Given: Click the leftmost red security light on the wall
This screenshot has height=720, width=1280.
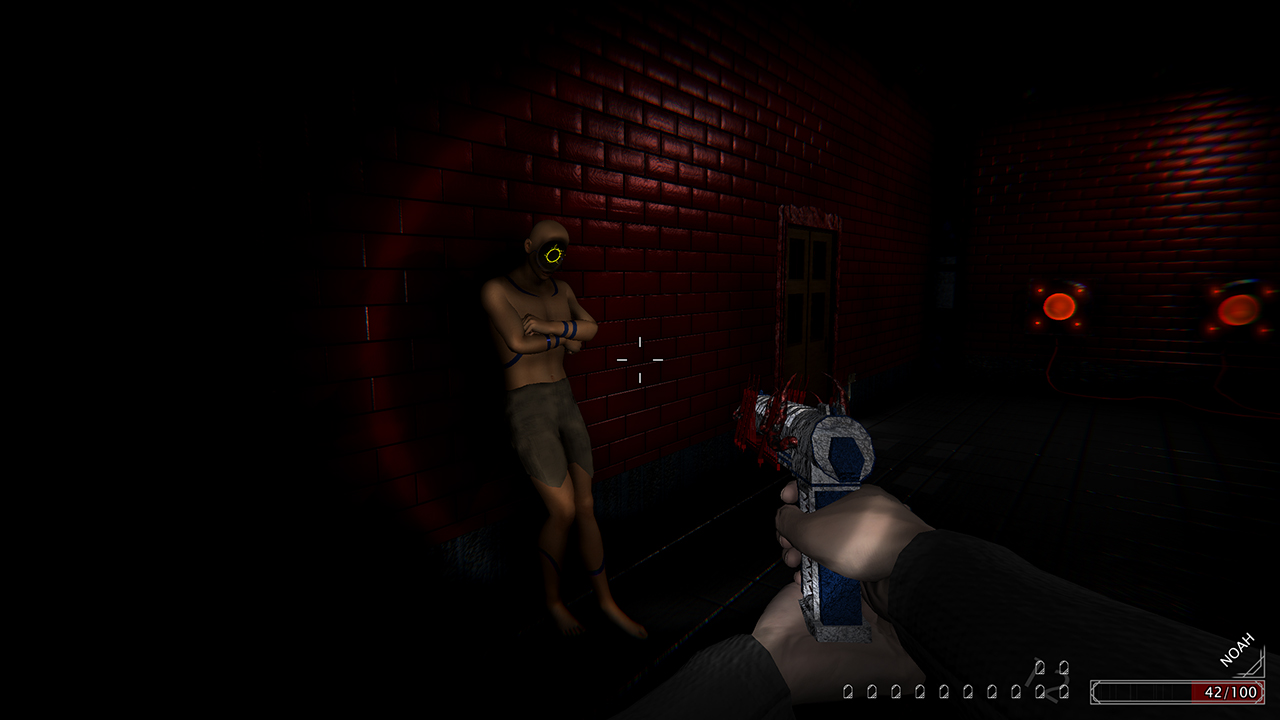Looking at the screenshot, I should pyautogui.click(x=1060, y=305).
